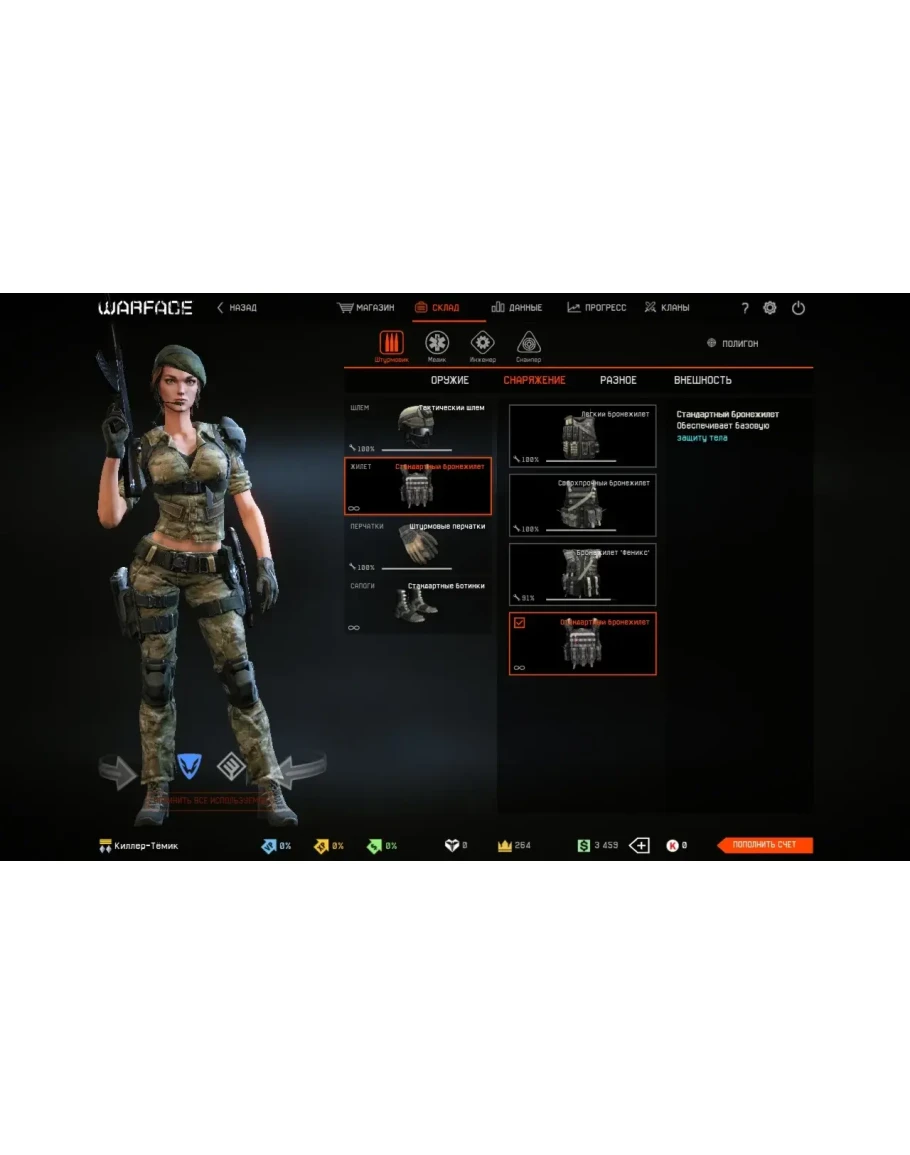
Task: Open settings with the gear icon
Action: click(770, 309)
